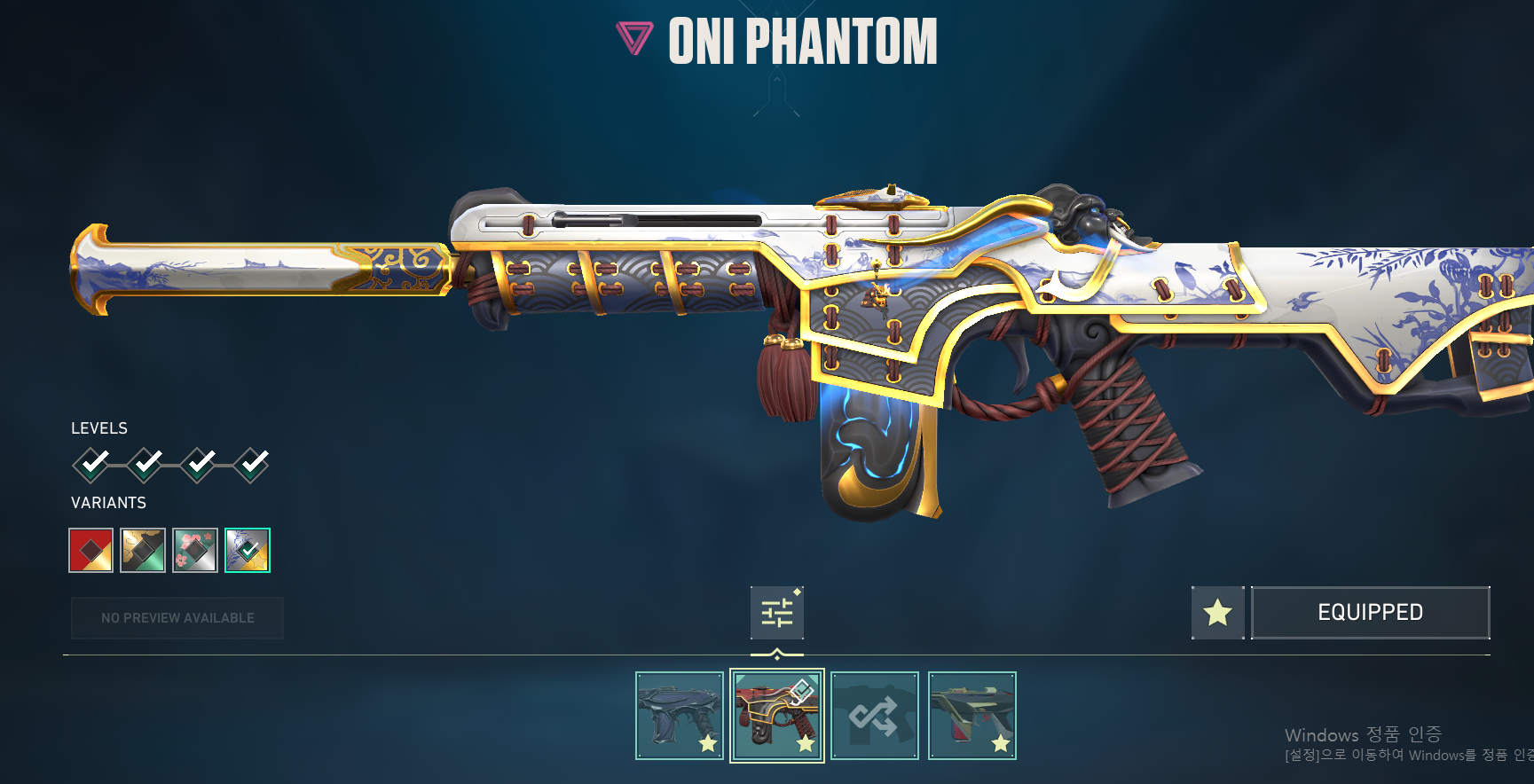Select the dark blue spiky Phantom skin thumbnail

[680, 716]
